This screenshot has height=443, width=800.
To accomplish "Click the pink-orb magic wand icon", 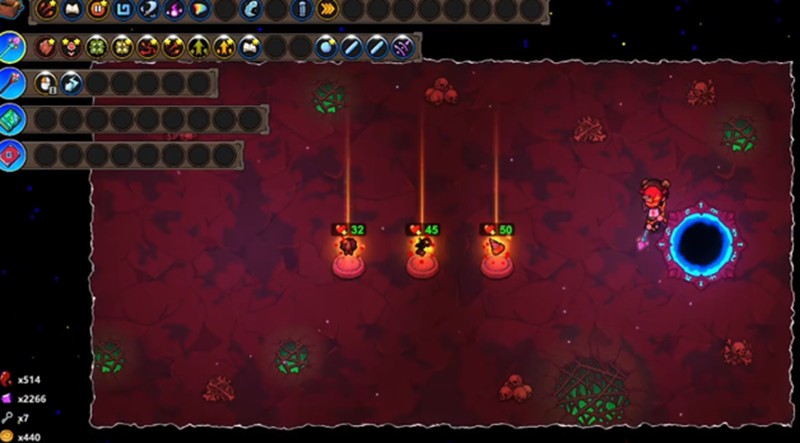I will pos(11,47).
